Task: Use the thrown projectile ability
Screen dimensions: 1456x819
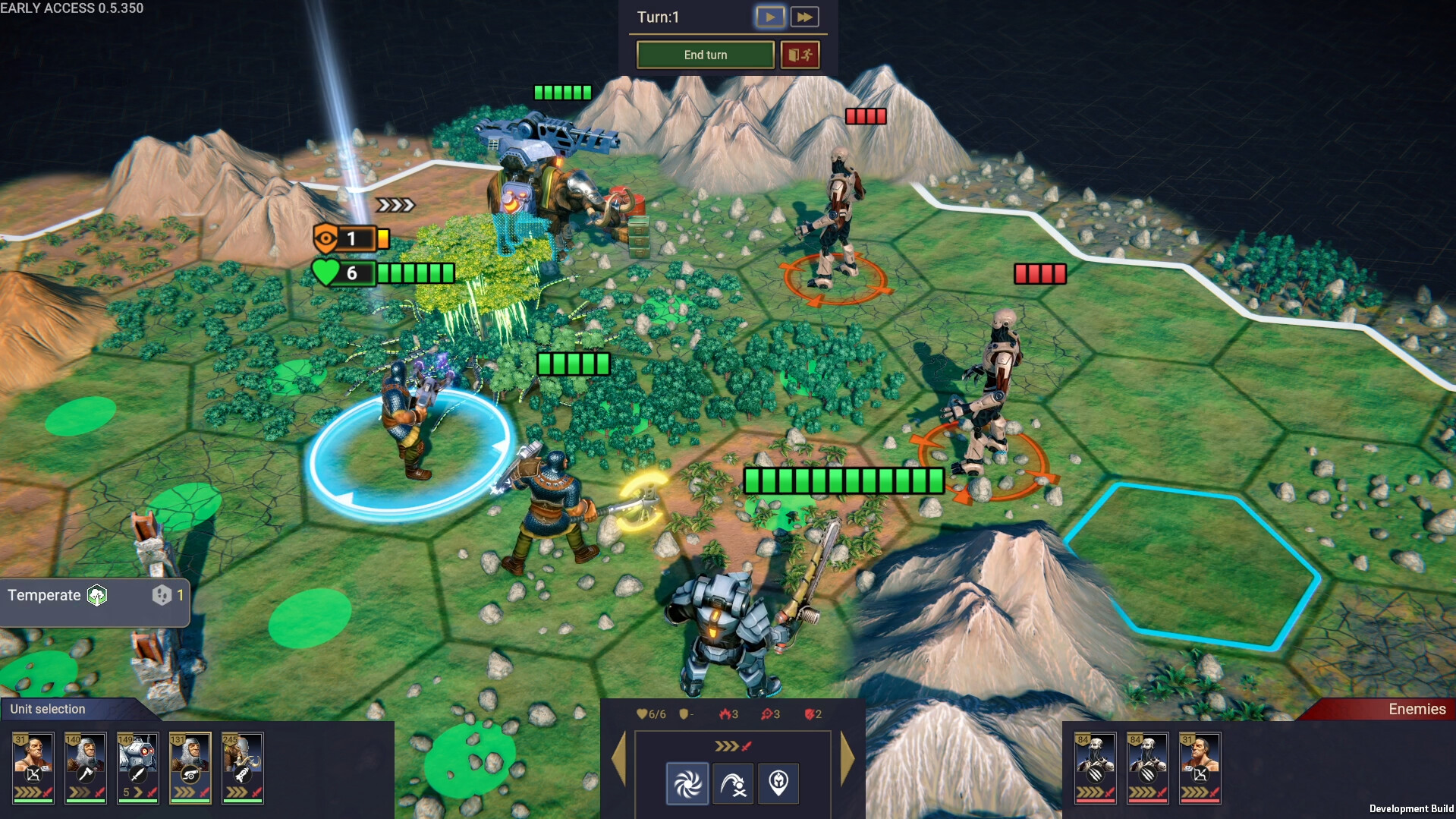Action: tap(733, 783)
